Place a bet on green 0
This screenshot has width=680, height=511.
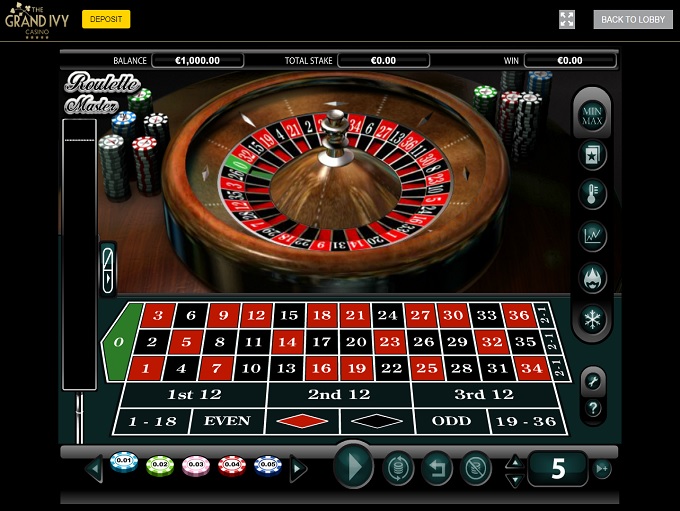119,342
